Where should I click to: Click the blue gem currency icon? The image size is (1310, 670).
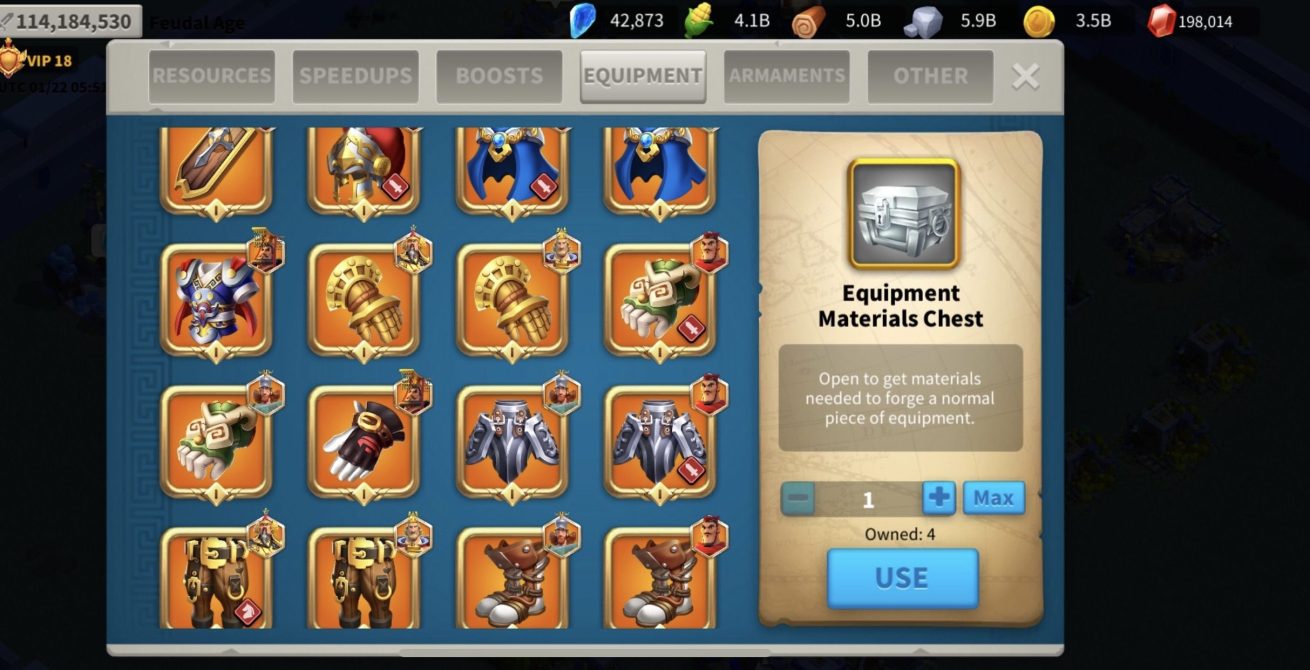pos(582,21)
